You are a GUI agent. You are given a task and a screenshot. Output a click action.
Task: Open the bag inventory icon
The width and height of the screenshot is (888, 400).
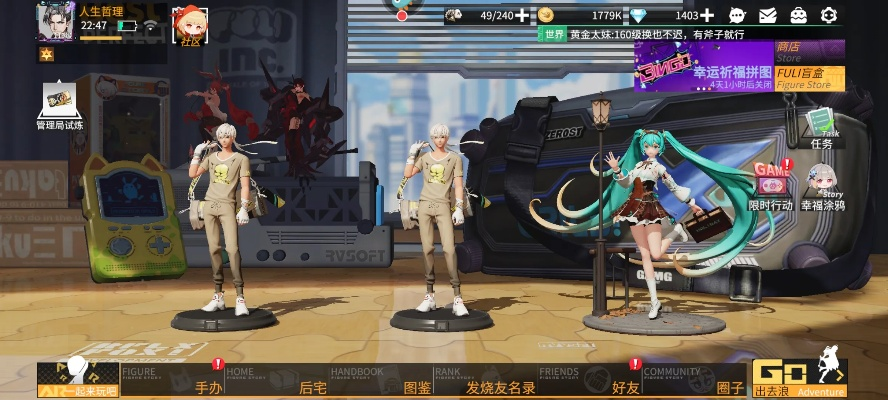point(798,15)
